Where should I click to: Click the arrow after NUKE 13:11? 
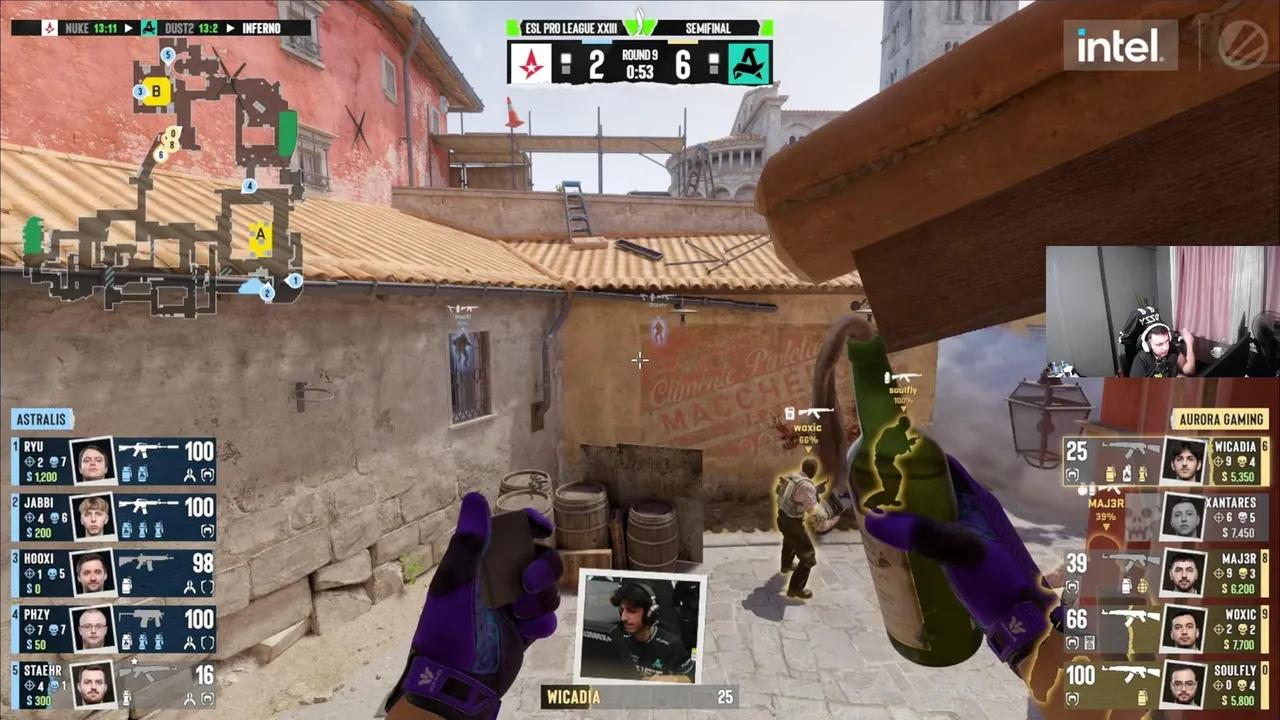click(x=128, y=28)
